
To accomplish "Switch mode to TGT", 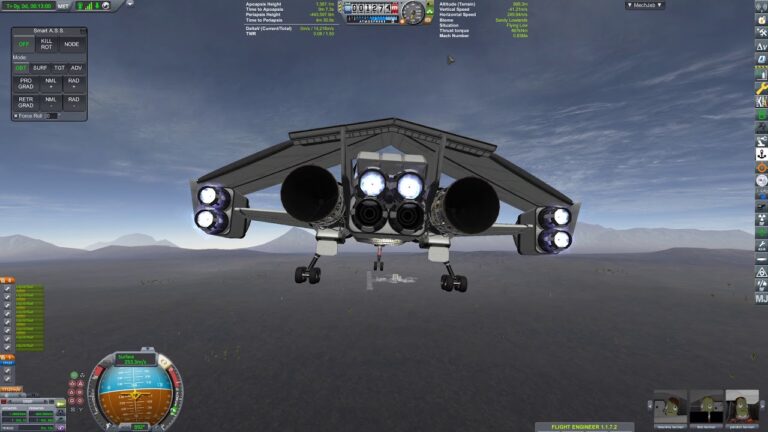I will click(58, 68).
